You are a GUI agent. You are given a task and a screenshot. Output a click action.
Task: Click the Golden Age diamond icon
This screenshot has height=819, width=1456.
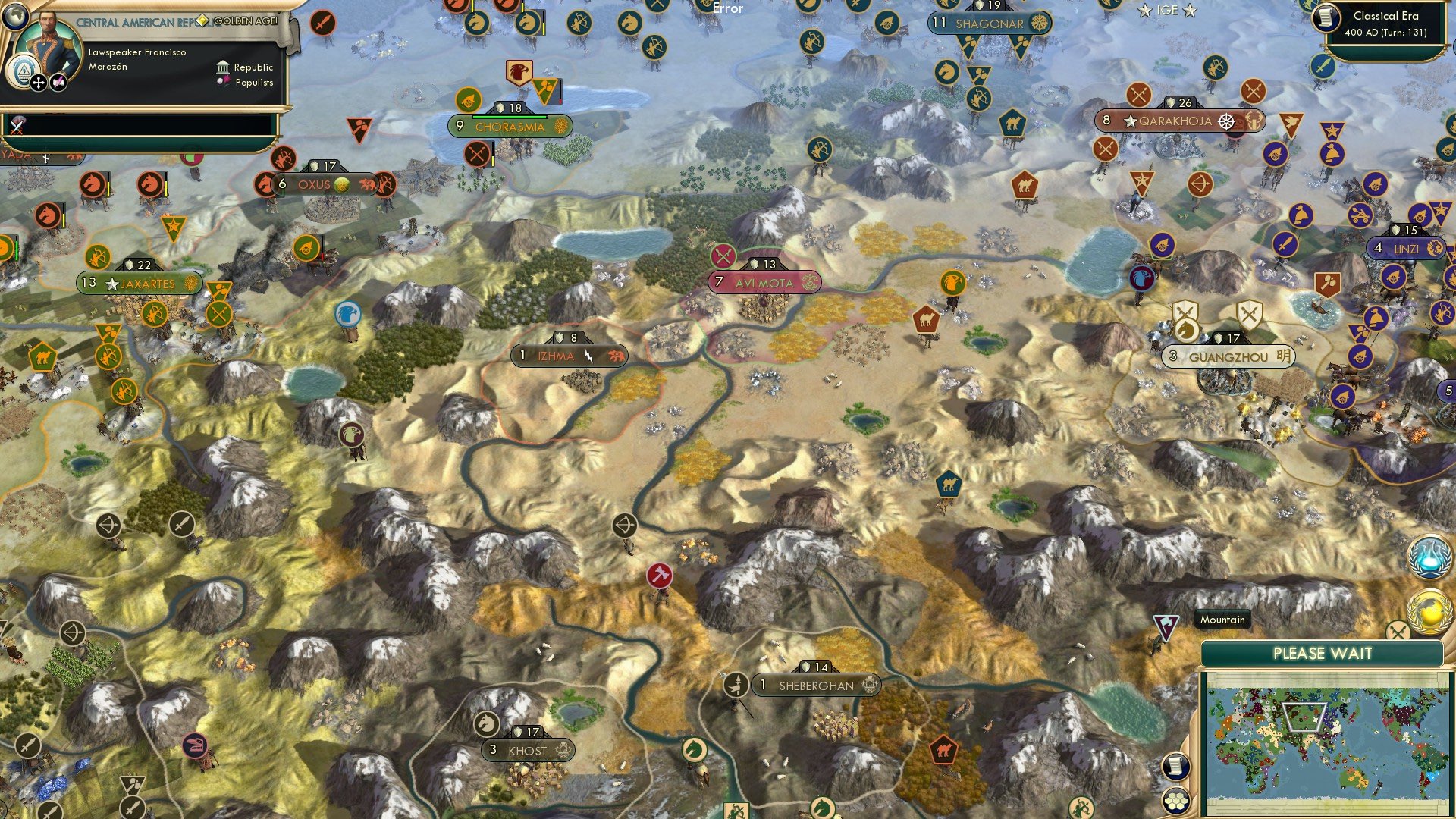point(203,21)
